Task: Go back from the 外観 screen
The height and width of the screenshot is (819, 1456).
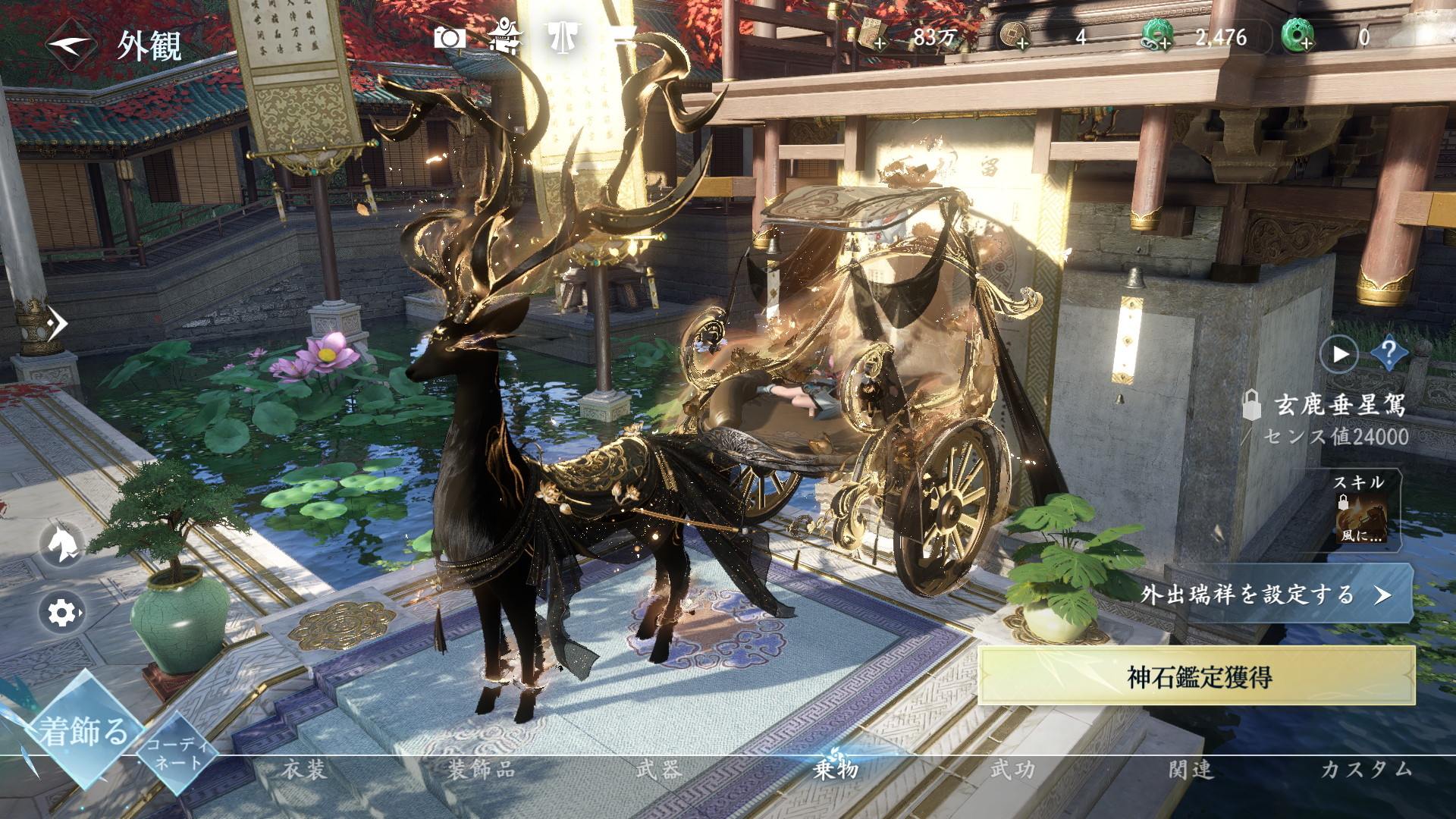Action: point(71,44)
